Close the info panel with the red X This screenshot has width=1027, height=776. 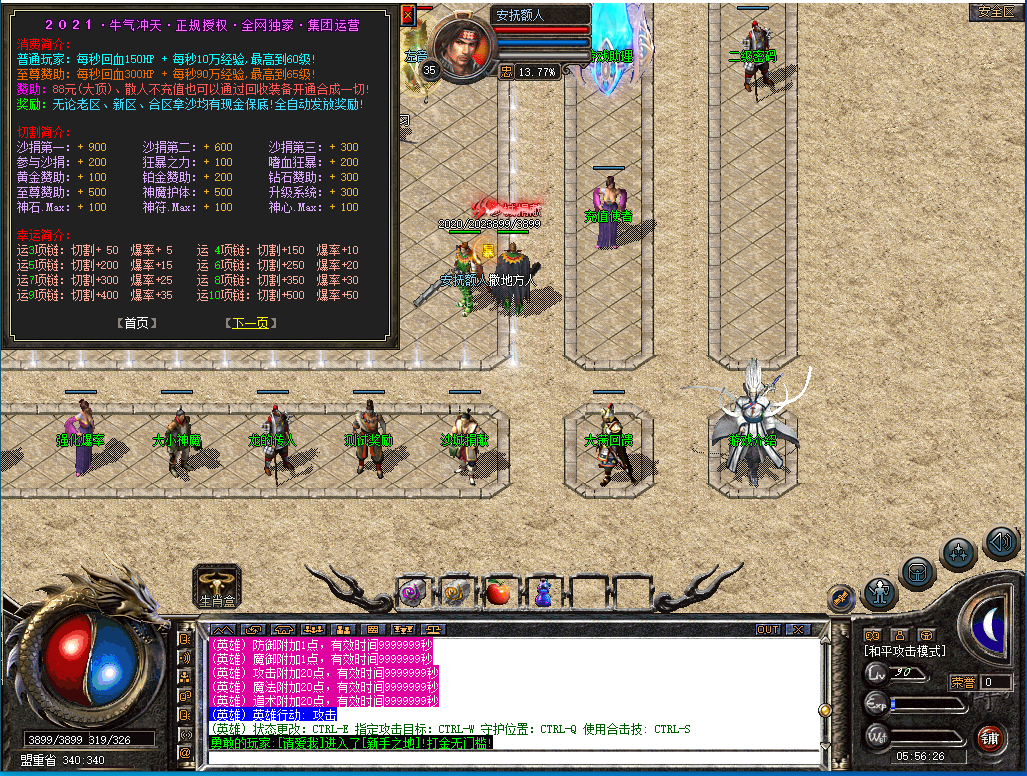(x=407, y=15)
